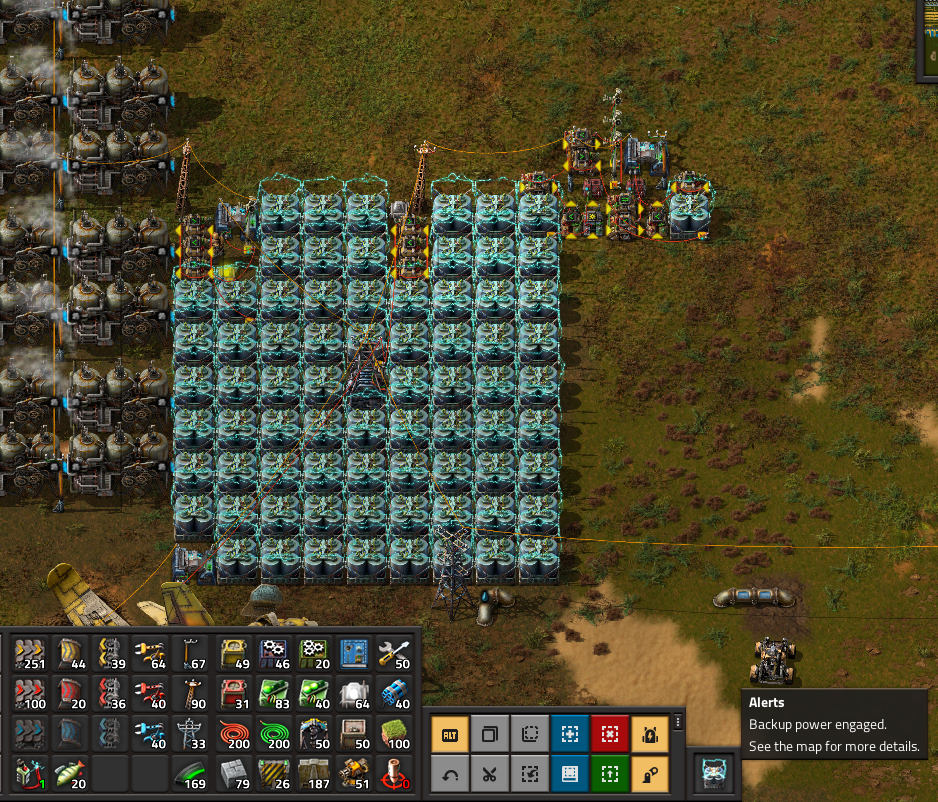This screenshot has width=938, height=802.
Task: Select the cut scissors tool
Action: tap(490, 773)
